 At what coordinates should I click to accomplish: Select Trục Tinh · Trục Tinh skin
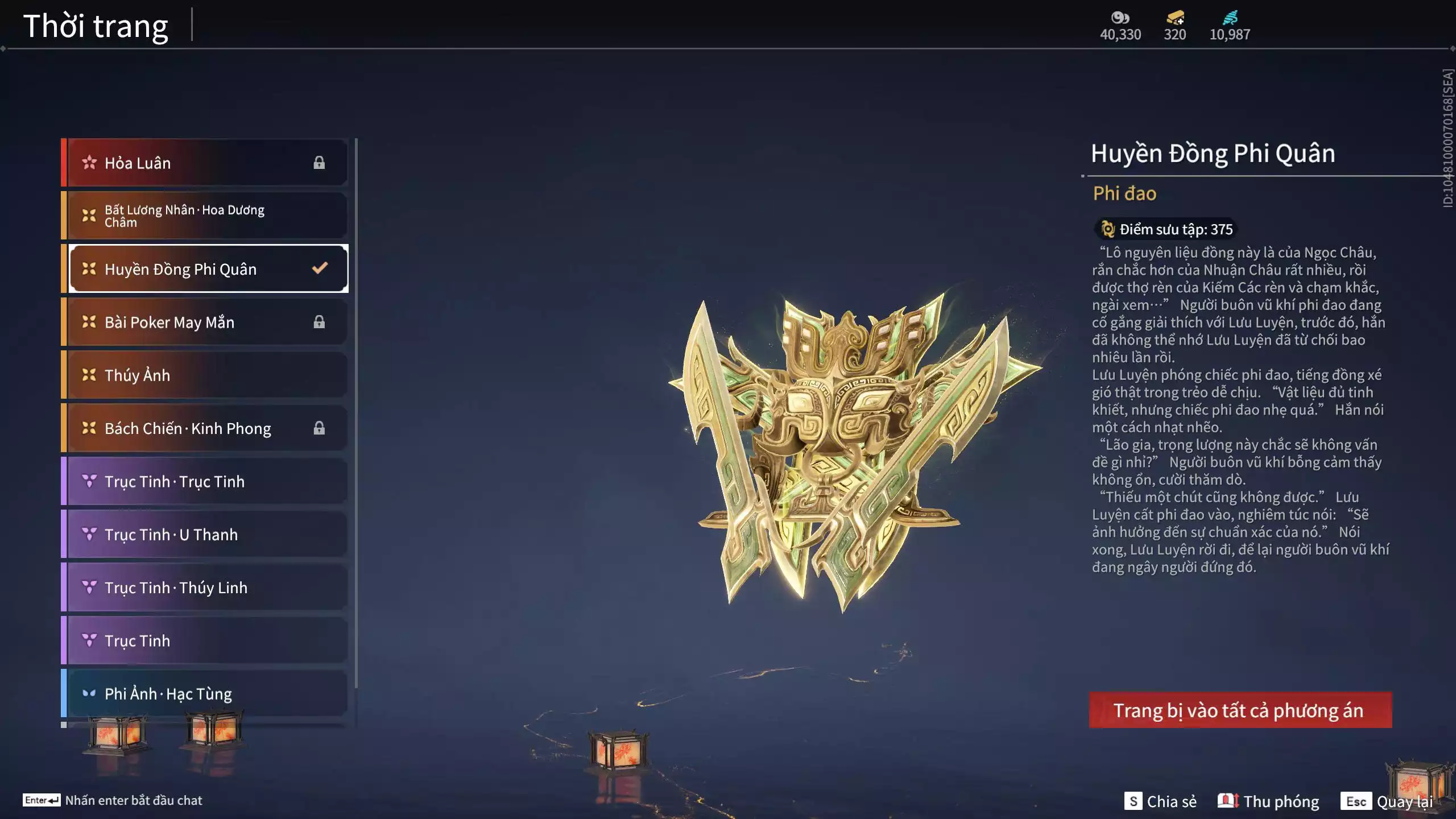tap(205, 481)
